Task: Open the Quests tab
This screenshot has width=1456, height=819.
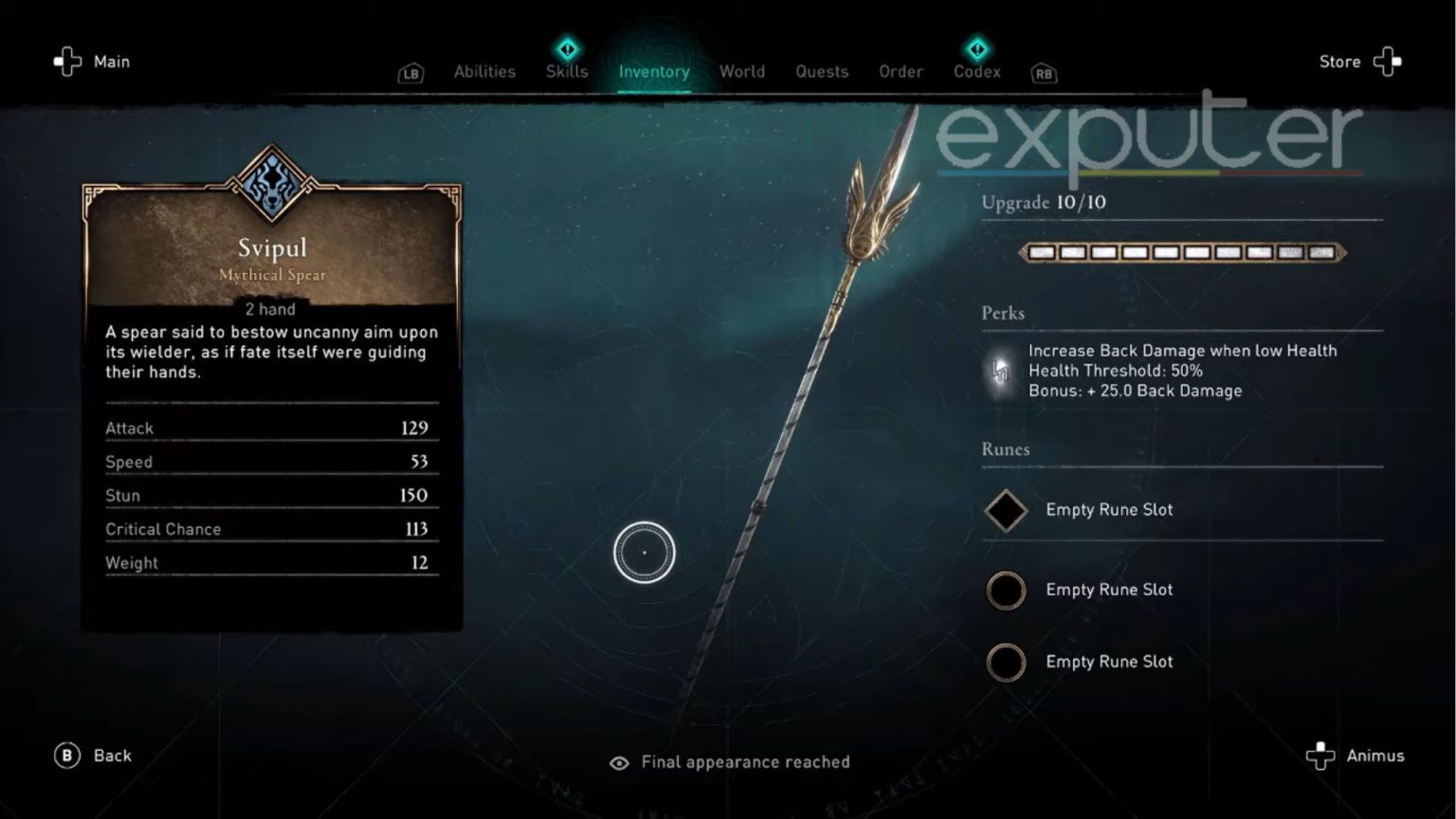Action: (x=822, y=71)
